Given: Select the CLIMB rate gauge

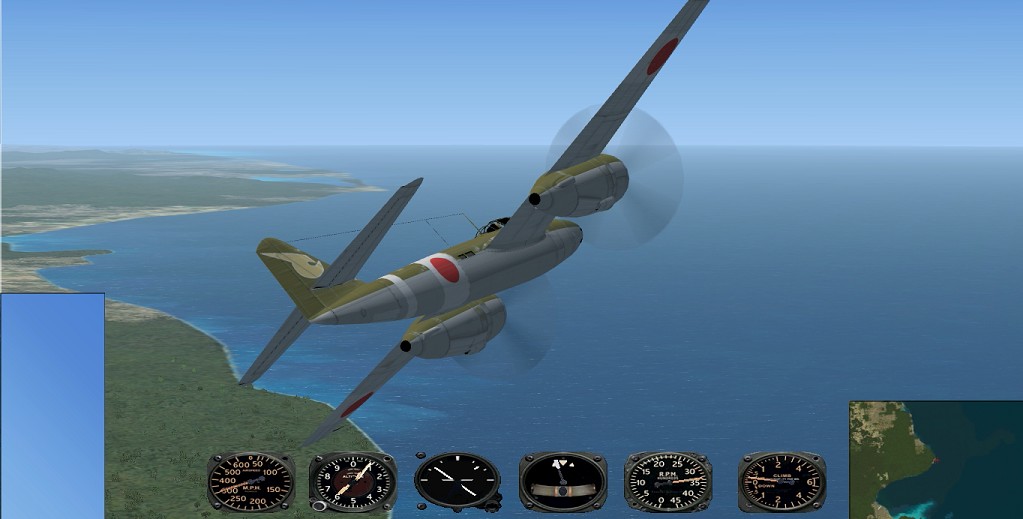Looking at the screenshot, I should click(x=781, y=481).
